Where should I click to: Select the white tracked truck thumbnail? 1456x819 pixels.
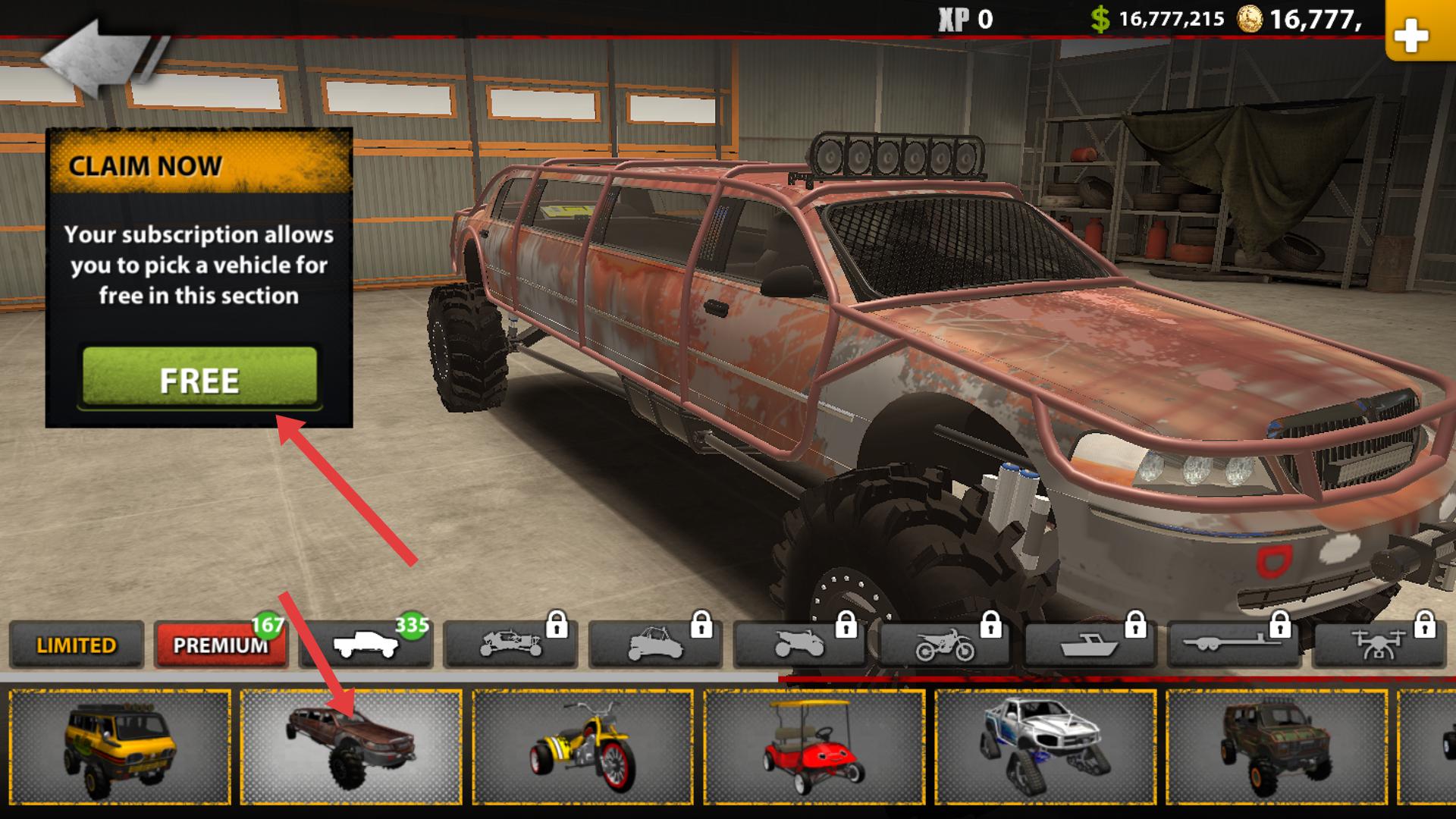(1045, 747)
